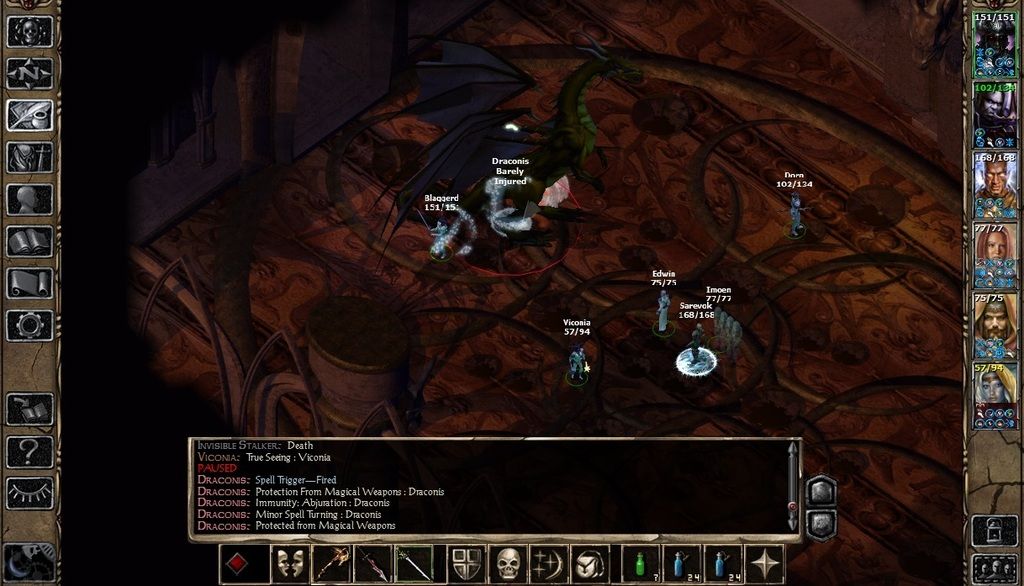Open the priest scroll button
The width and height of the screenshot is (1024, 586).
pos(29,283)
